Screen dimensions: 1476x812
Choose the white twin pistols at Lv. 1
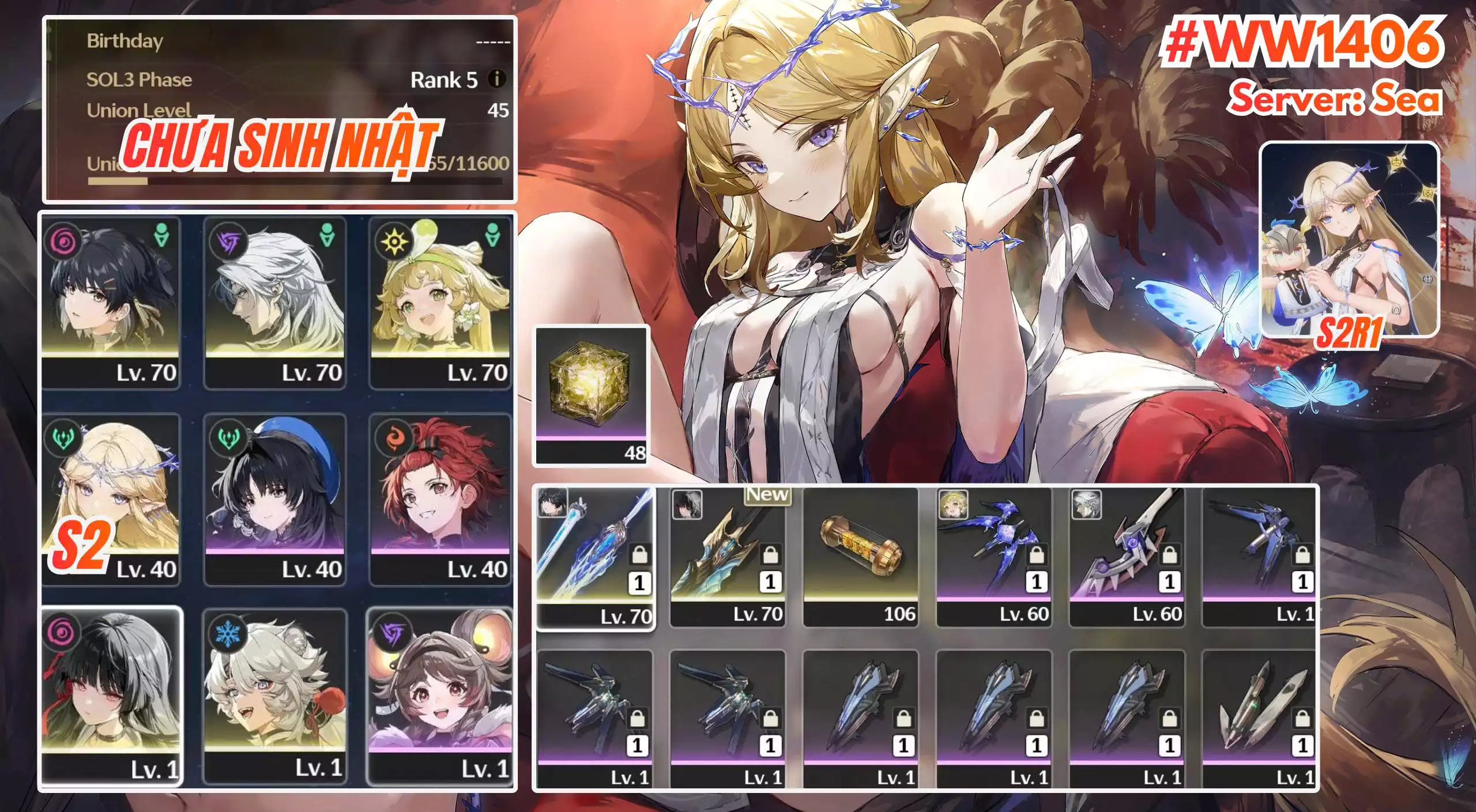coord(1259,718)
